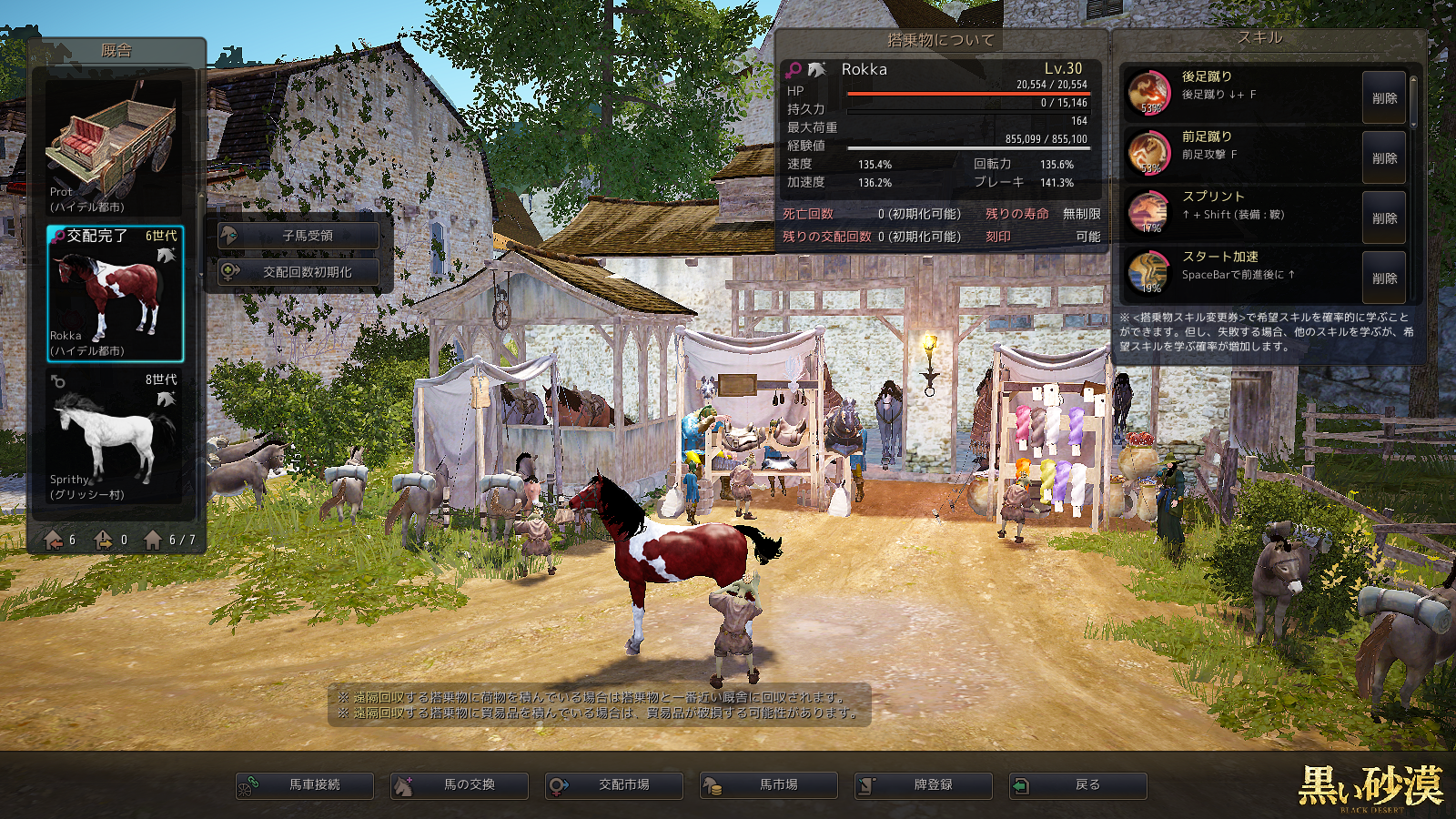Click the スタート加速 skill icon

click(1149, 273)
